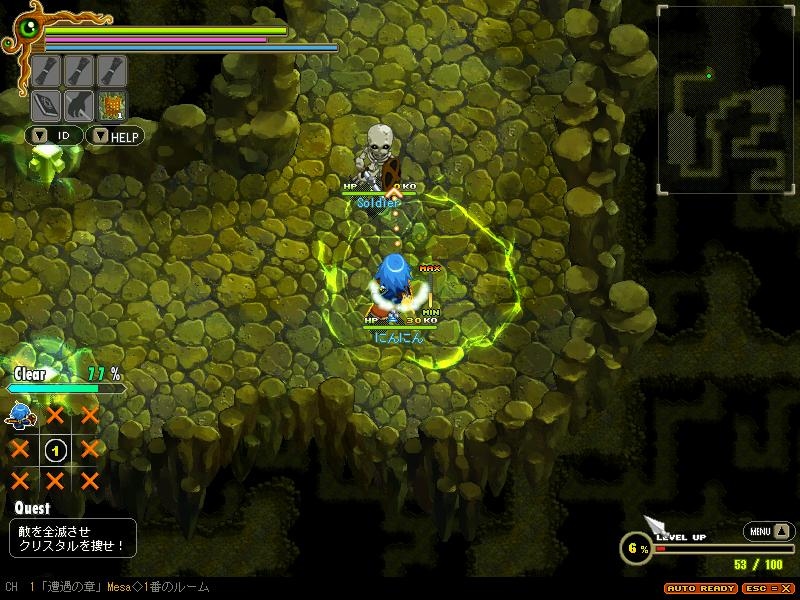Open the Quest objective box
Screen dimensions: 800x600
(x=72, y=538)
